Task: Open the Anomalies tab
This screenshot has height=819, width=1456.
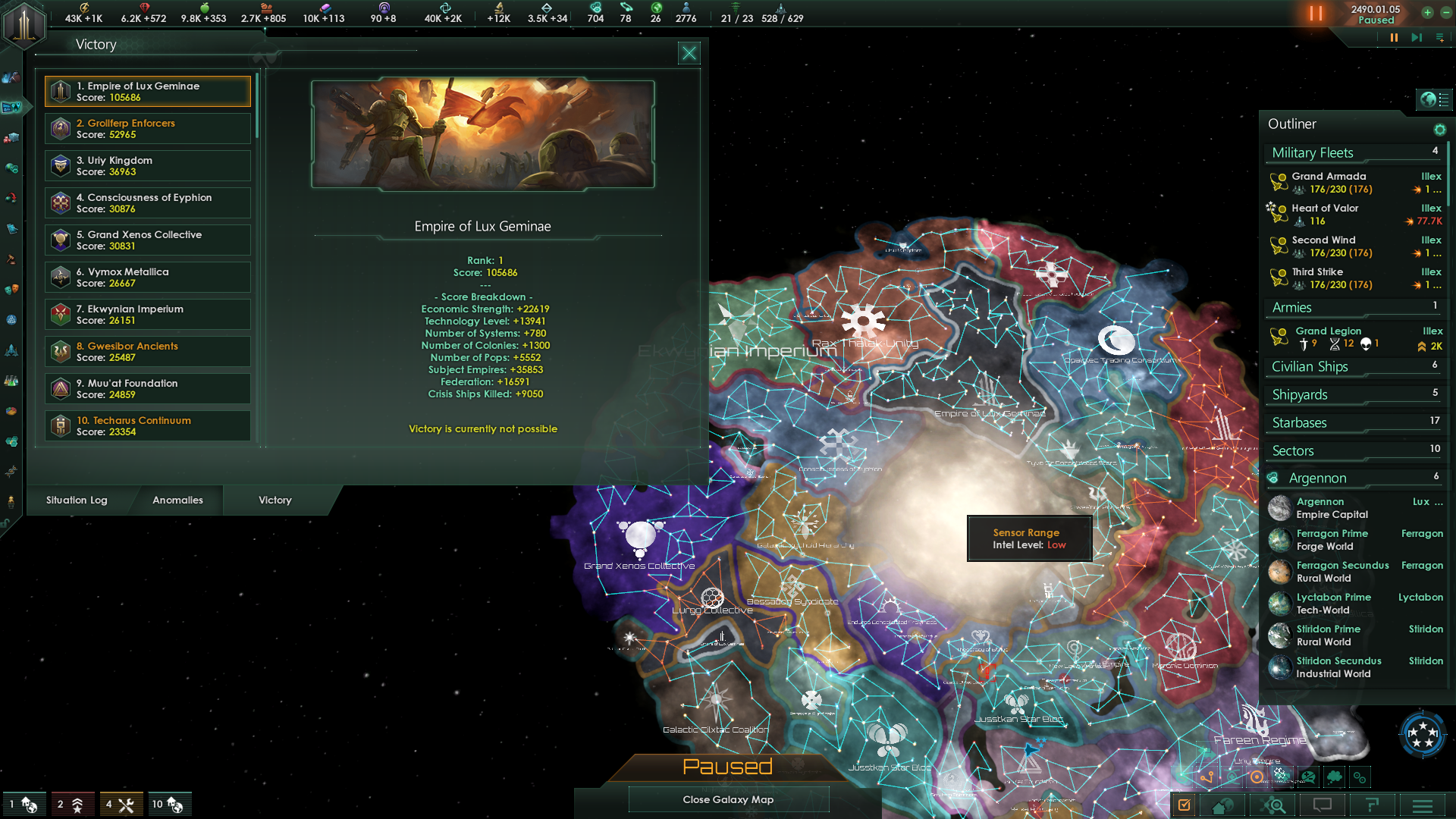Action: pyautogui.click(x=177, y=500)
